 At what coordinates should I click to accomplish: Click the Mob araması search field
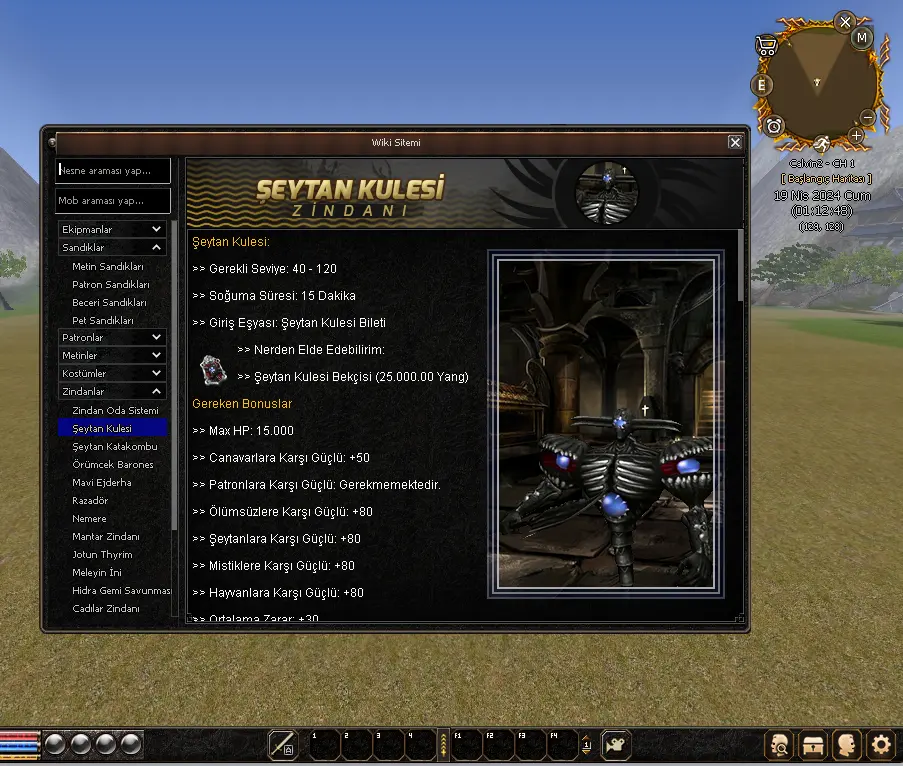(113, 201)
